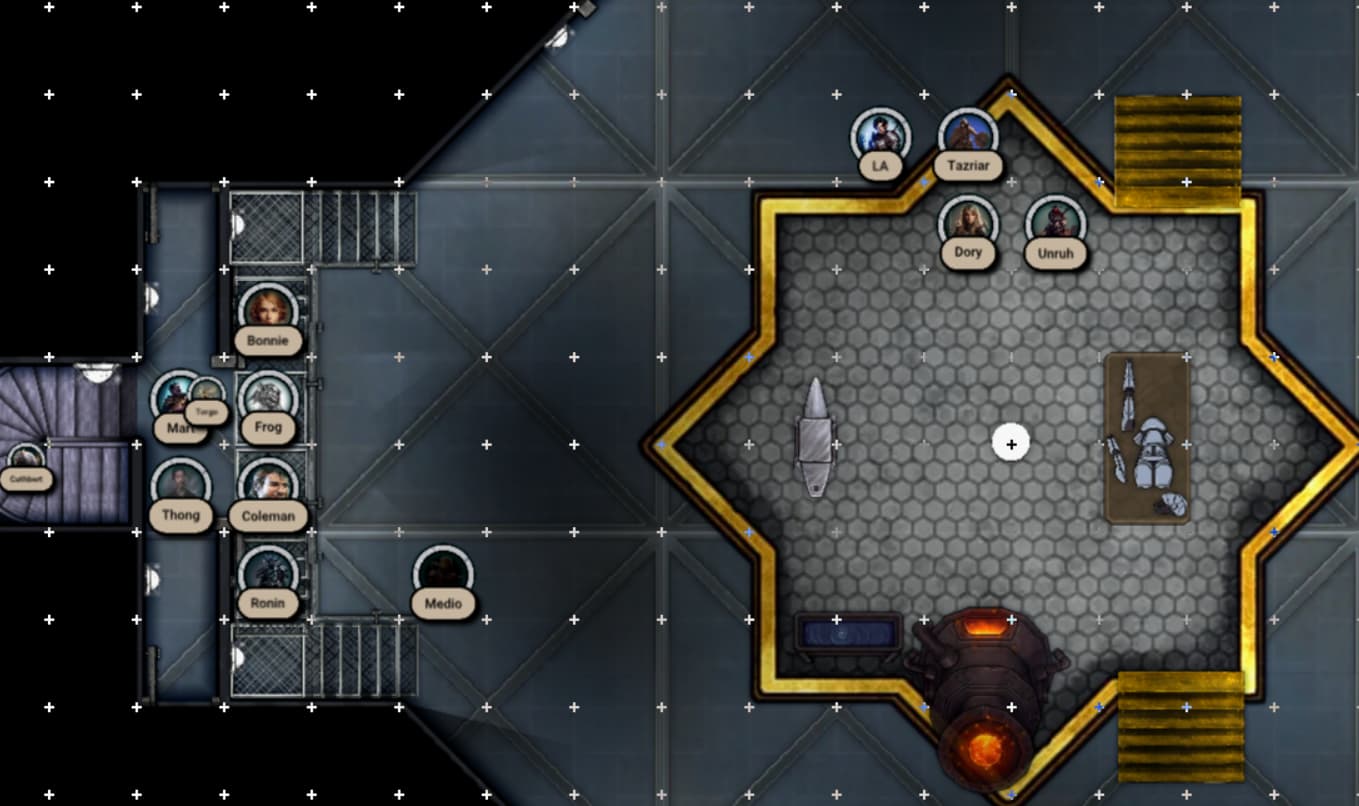Pick the Unruh token
The width and height of the screenshot is (1359, 806).
point(1055,225)
